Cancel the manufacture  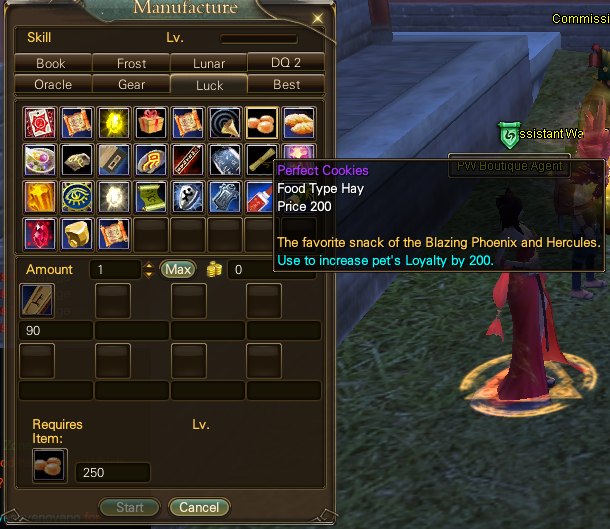coord(199,507)
